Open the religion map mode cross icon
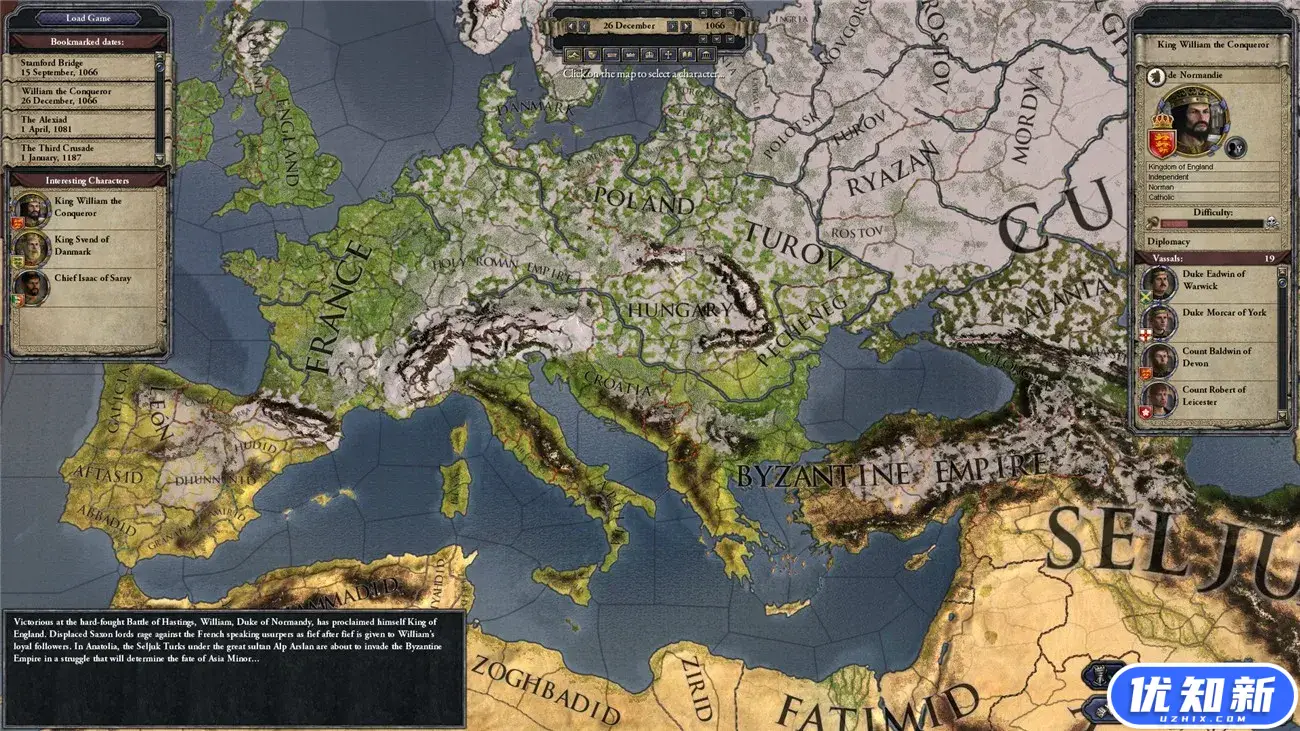The height and width of the screenshot is (731, 1300). 669,55
